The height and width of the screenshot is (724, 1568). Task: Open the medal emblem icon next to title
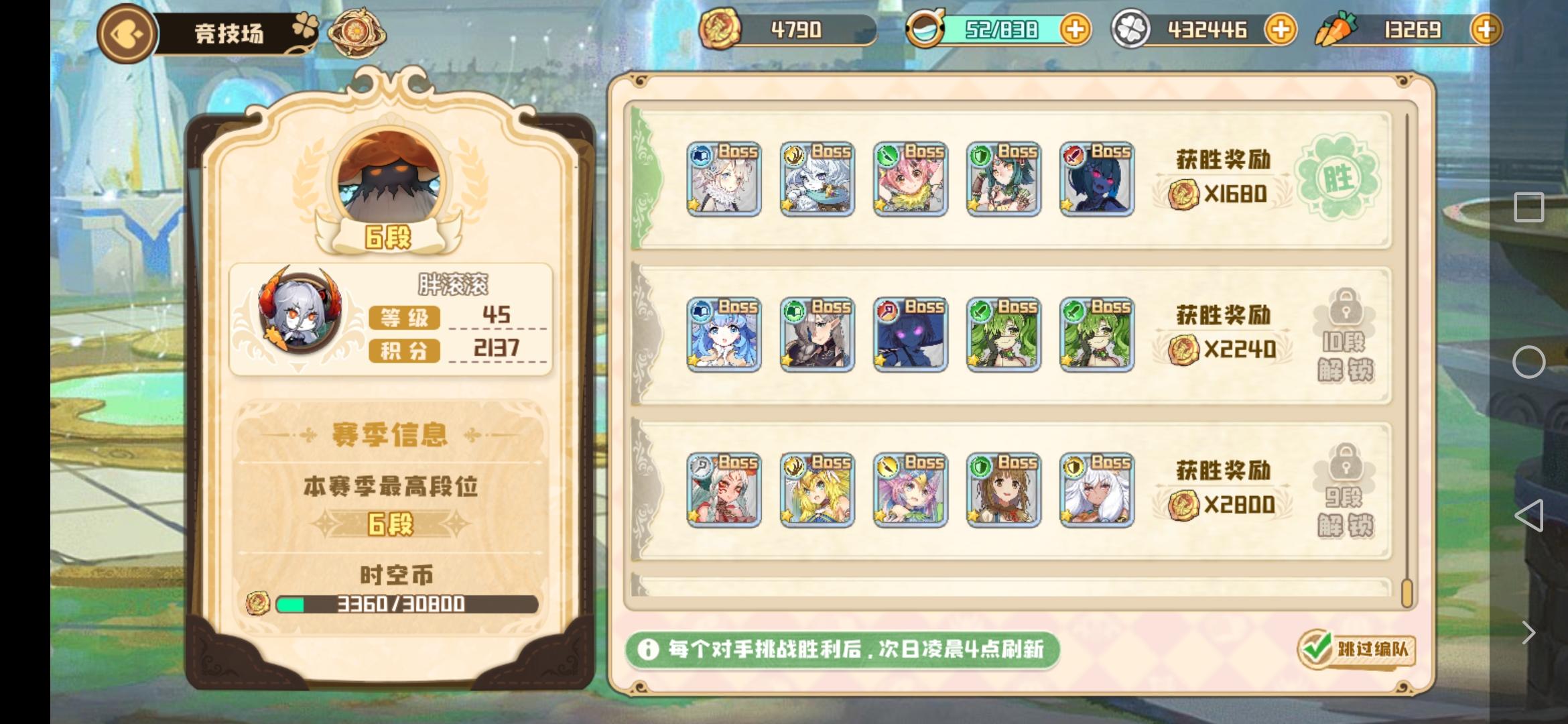click(x=357, y=30)
